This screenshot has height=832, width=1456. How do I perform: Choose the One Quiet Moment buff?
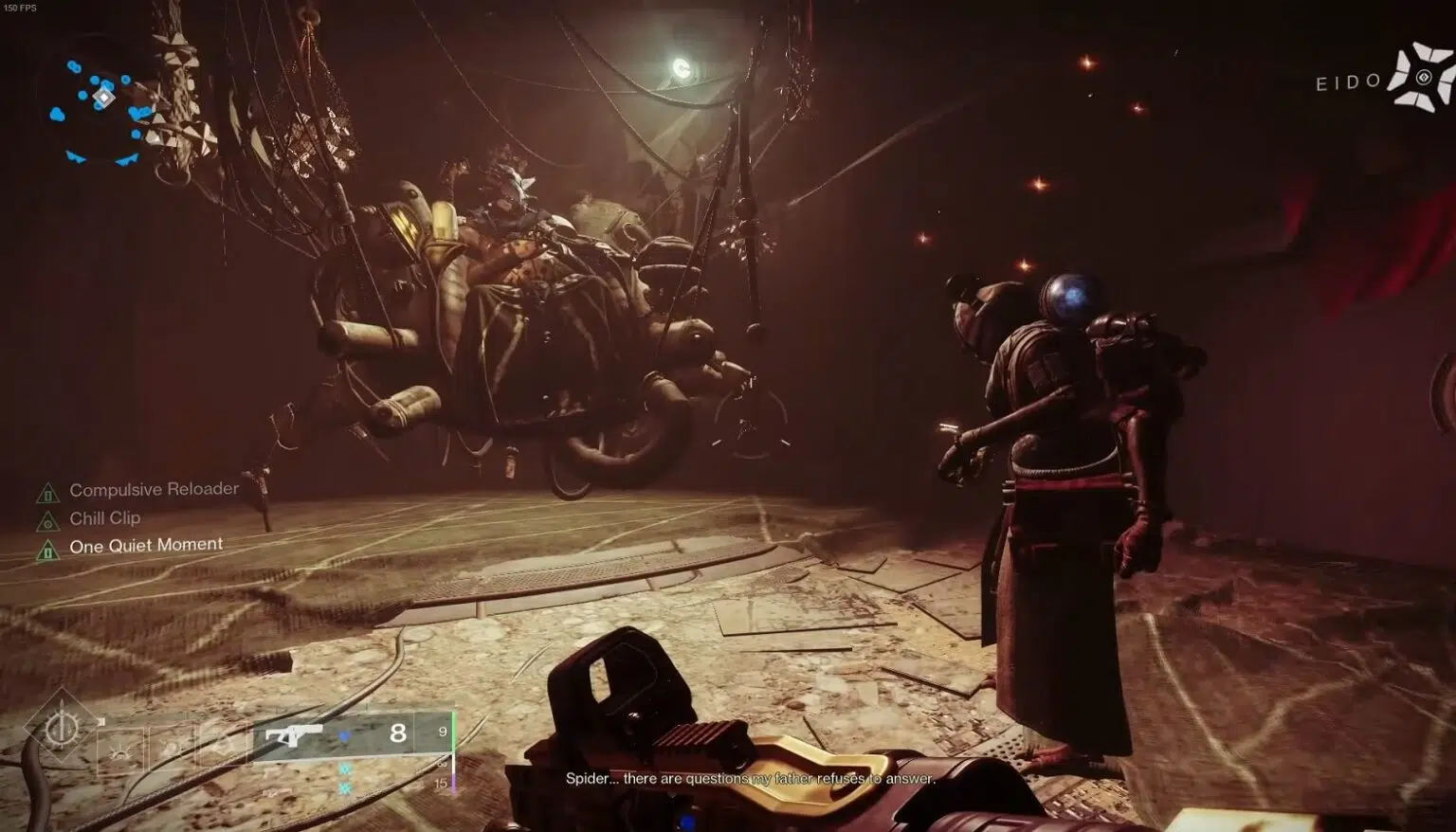tap(145, 546)
